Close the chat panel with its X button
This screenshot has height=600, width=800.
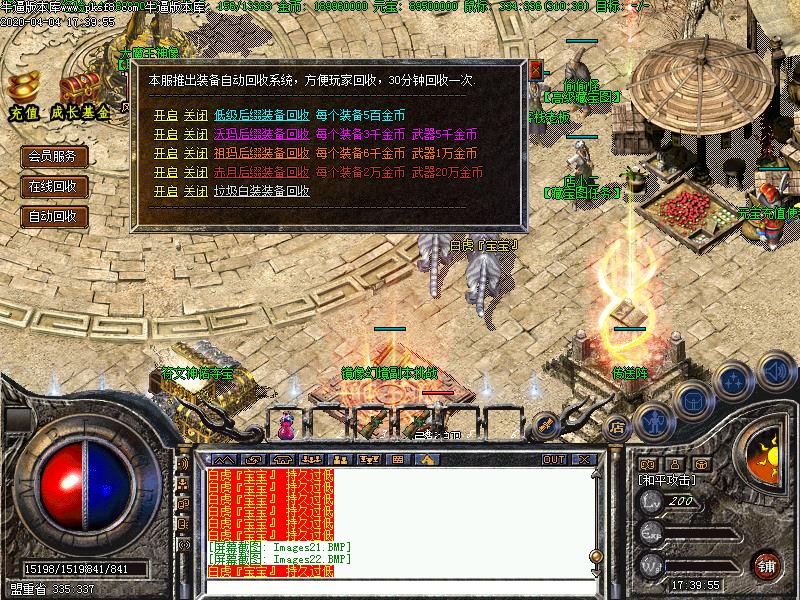point(582,460)
